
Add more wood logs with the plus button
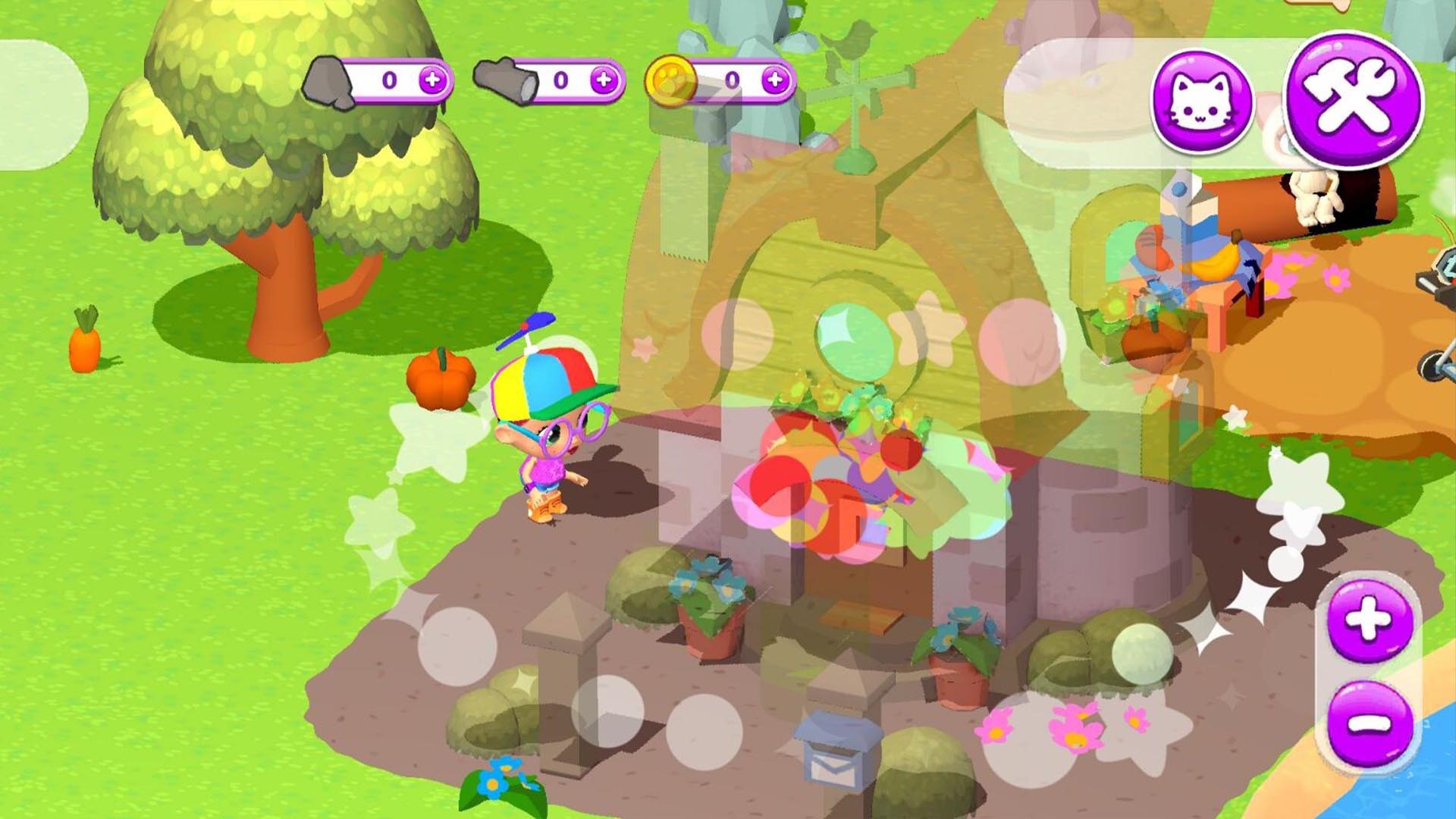(604, 80)
